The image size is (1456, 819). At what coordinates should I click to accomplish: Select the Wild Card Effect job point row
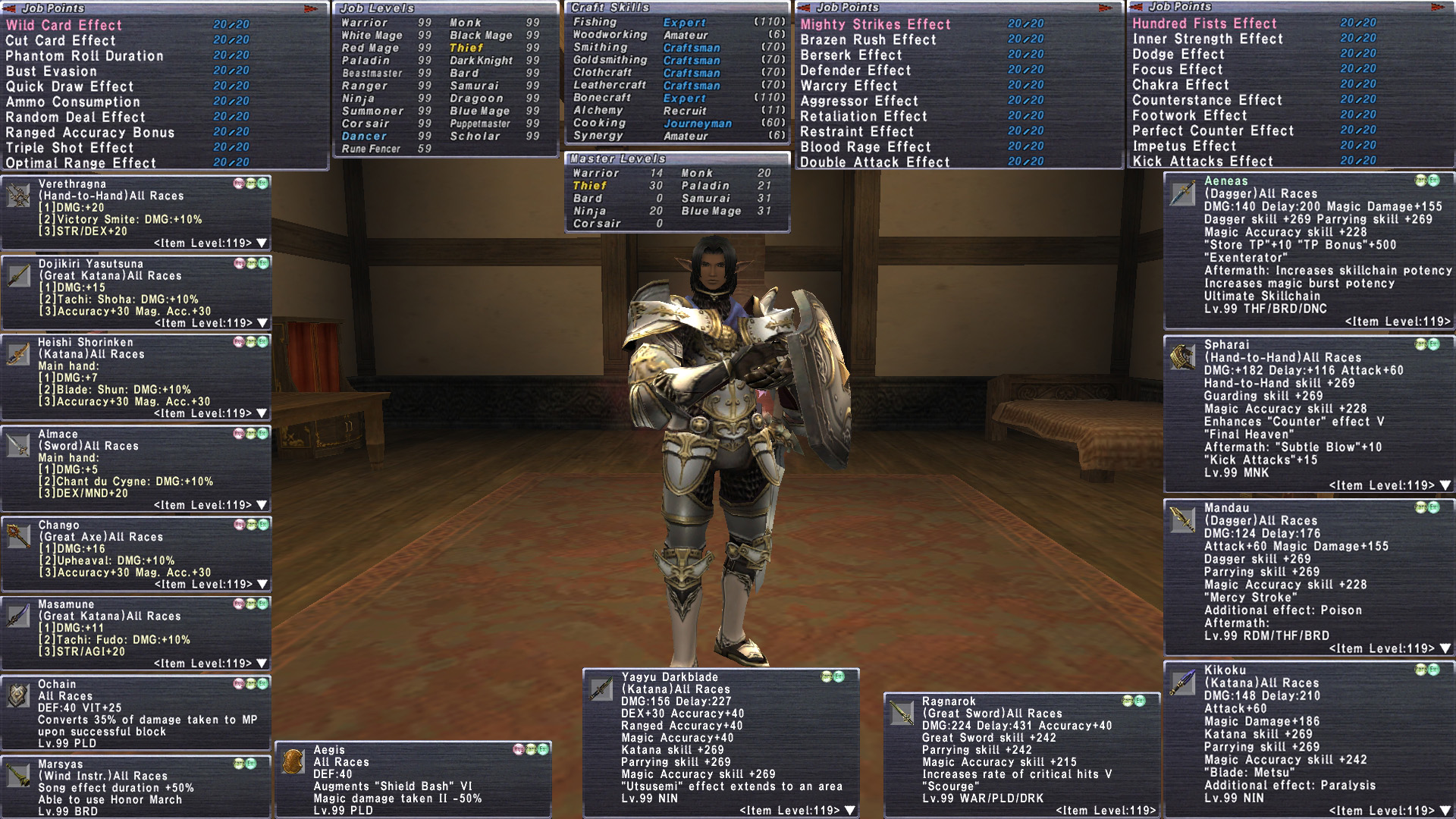(x=64, y=25)
